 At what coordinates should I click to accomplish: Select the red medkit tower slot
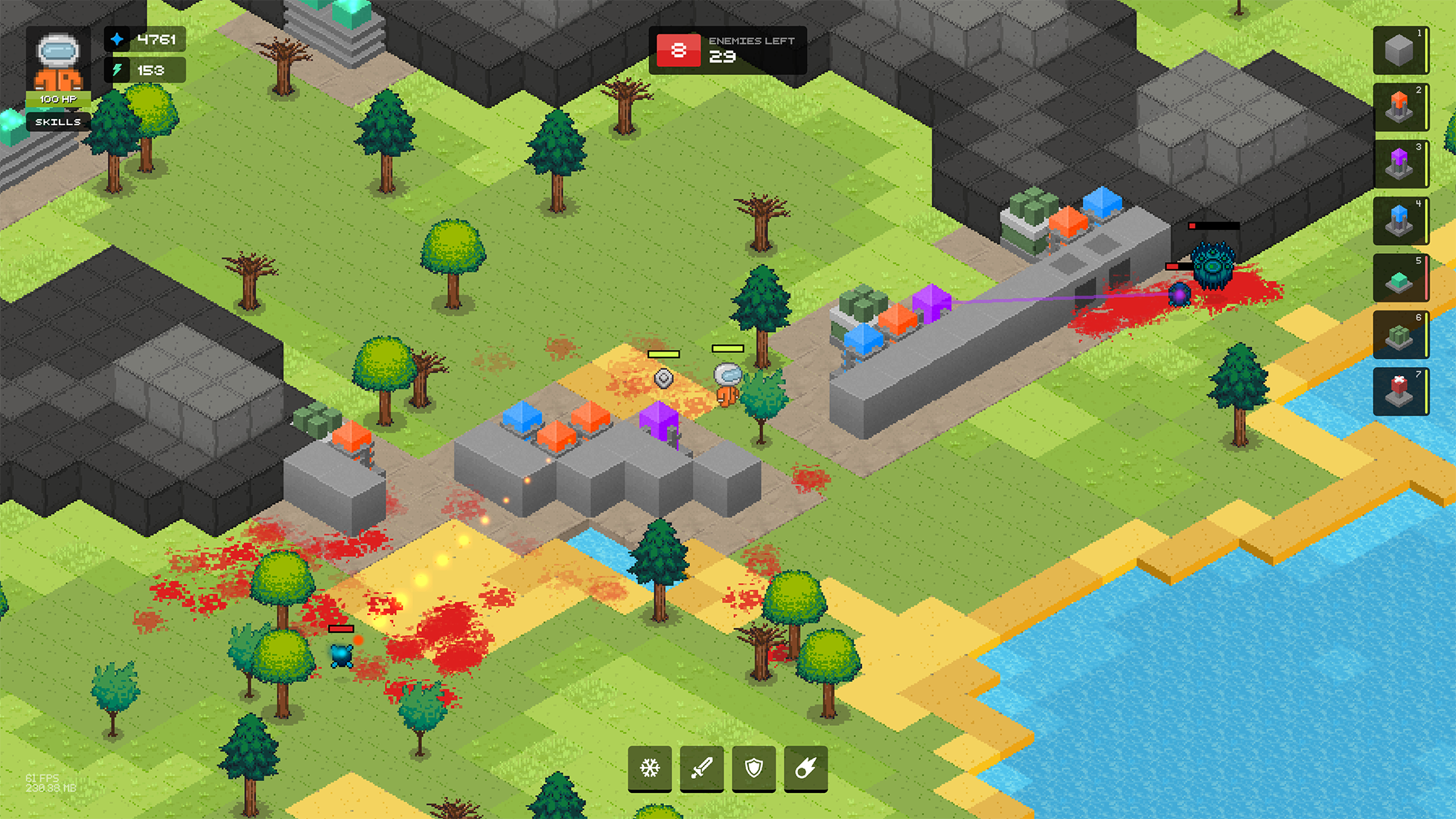tap(1399, 391)
